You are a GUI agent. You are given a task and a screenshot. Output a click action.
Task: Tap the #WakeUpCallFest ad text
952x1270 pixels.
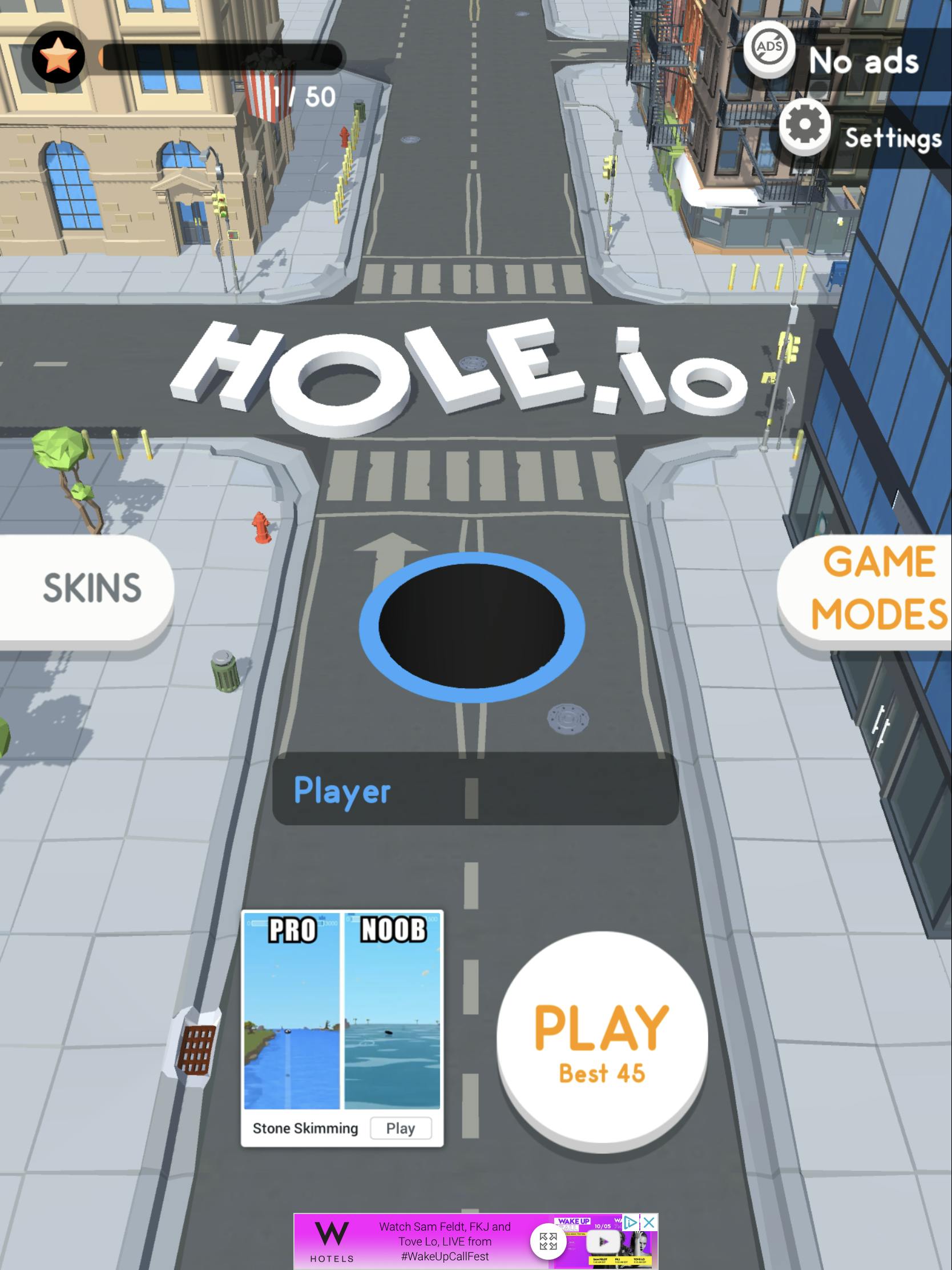pyautogui.click(x=446, y=1256)
